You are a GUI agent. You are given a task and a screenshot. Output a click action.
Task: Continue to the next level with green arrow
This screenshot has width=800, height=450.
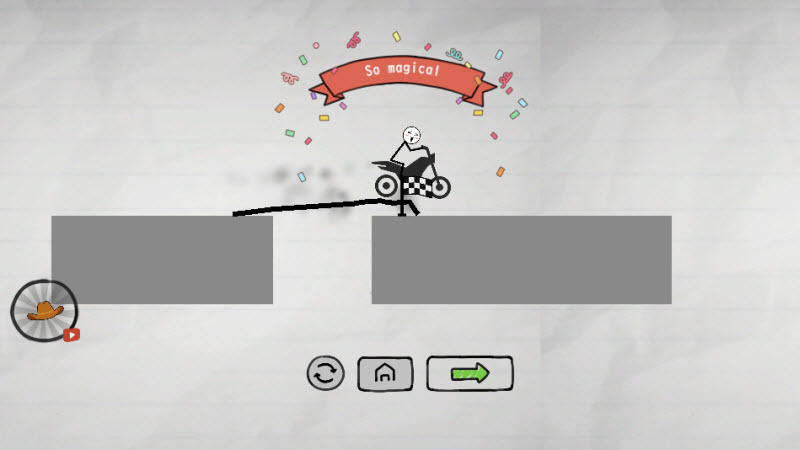(470, 373)
